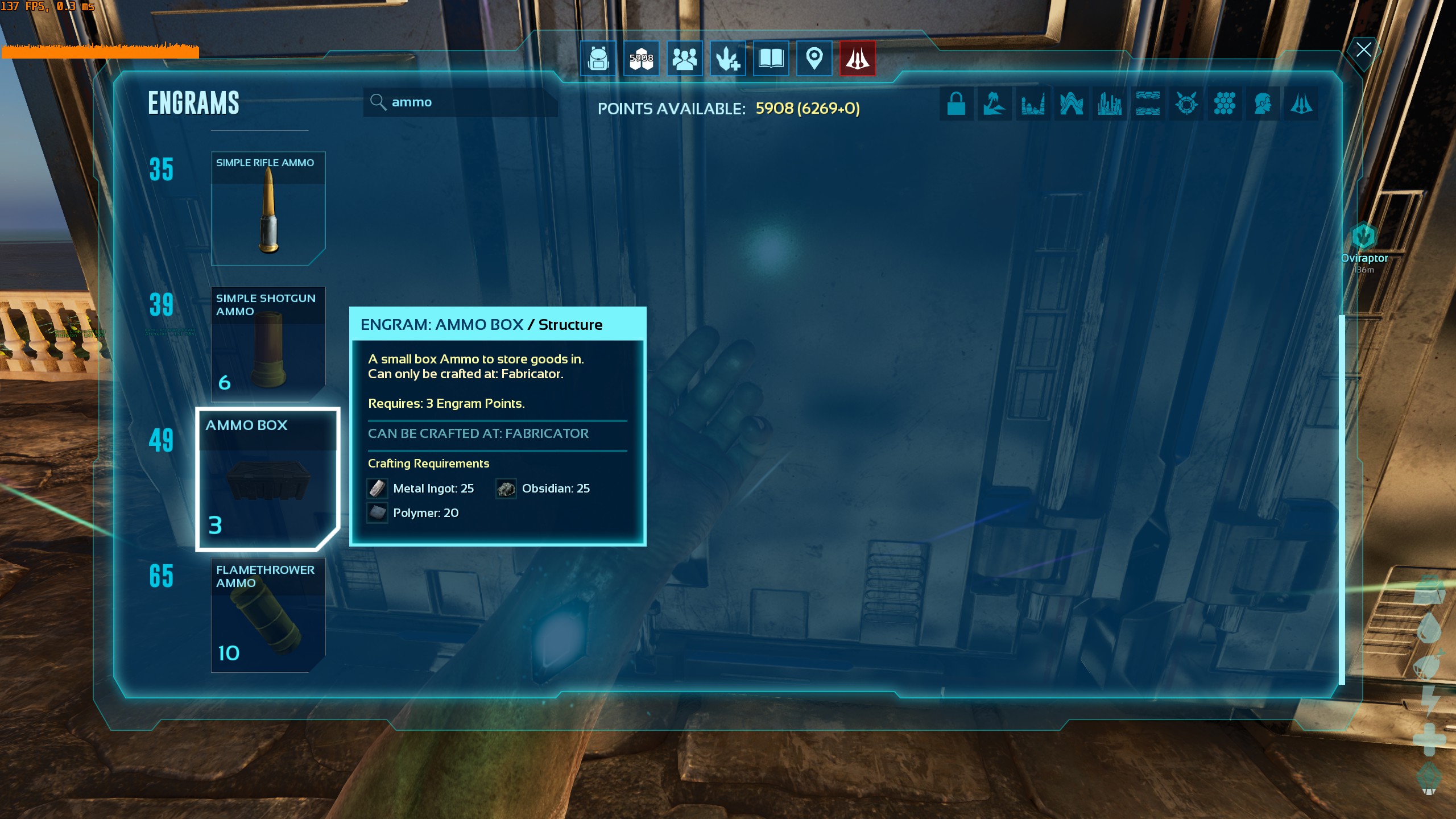
Task: Select the red highlighted tab
Action: coord(857,58)
